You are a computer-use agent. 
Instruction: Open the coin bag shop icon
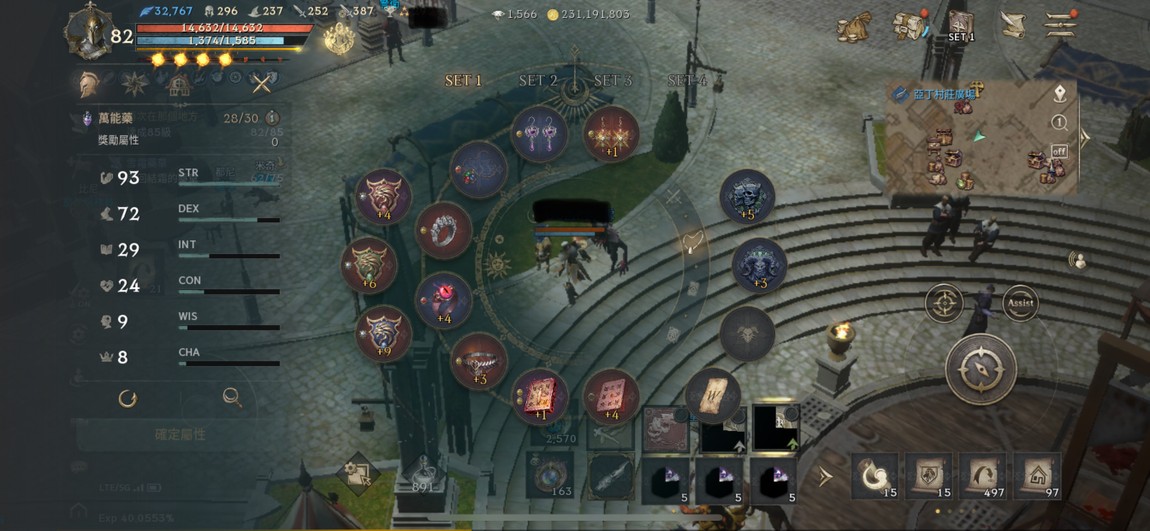point(853,27)
